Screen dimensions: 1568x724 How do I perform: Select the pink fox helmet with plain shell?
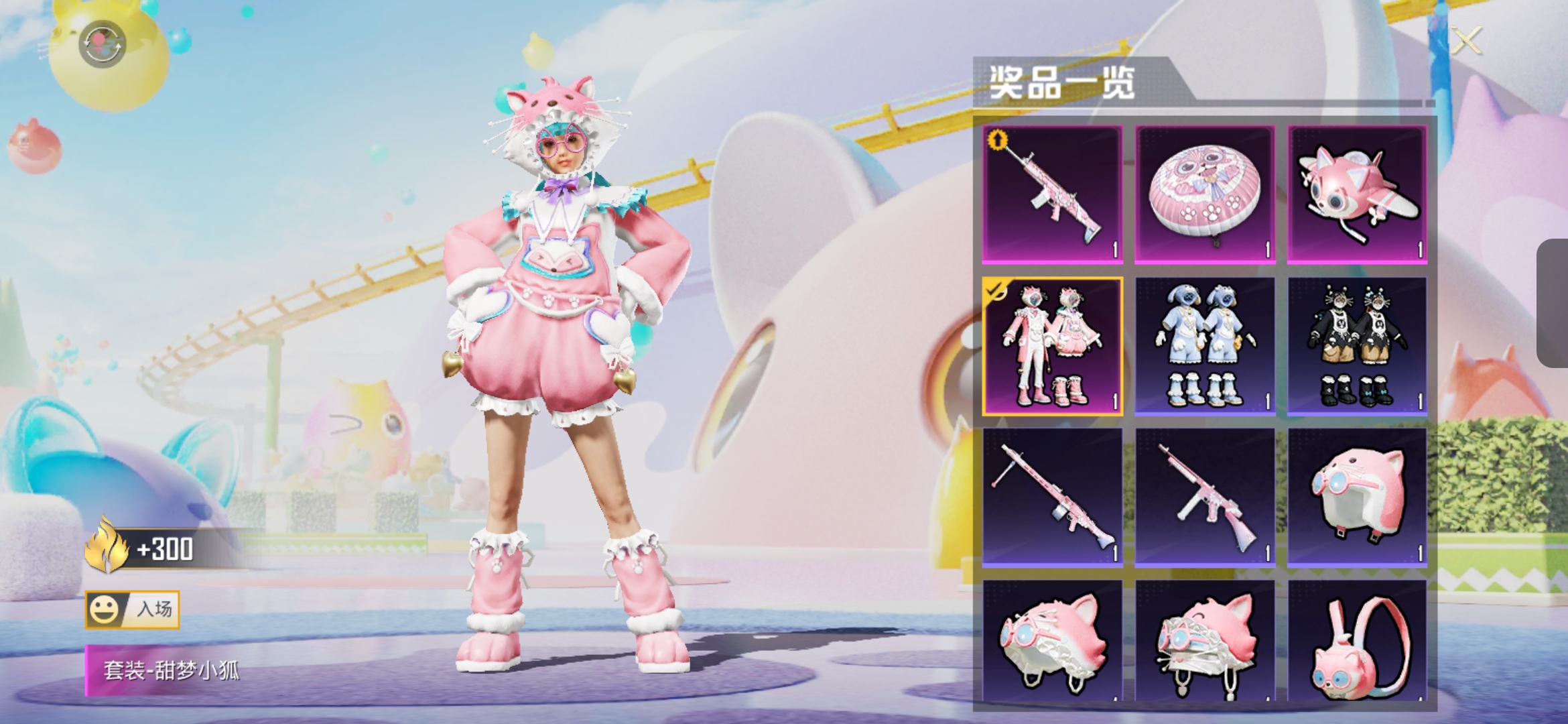(x=1357, y=497)
